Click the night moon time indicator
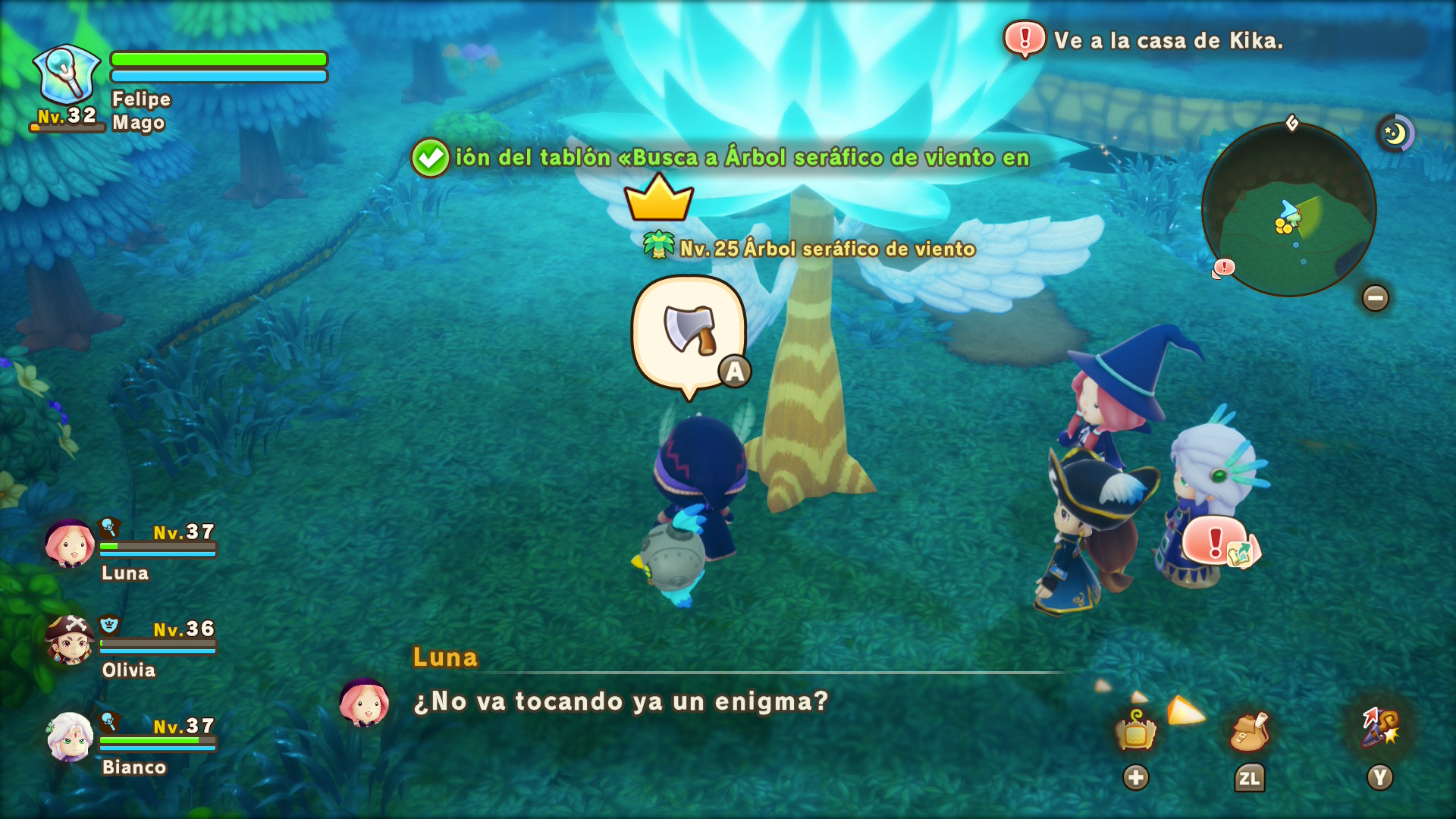Viewport: 1456px width, 819px height. [1395, 134]
